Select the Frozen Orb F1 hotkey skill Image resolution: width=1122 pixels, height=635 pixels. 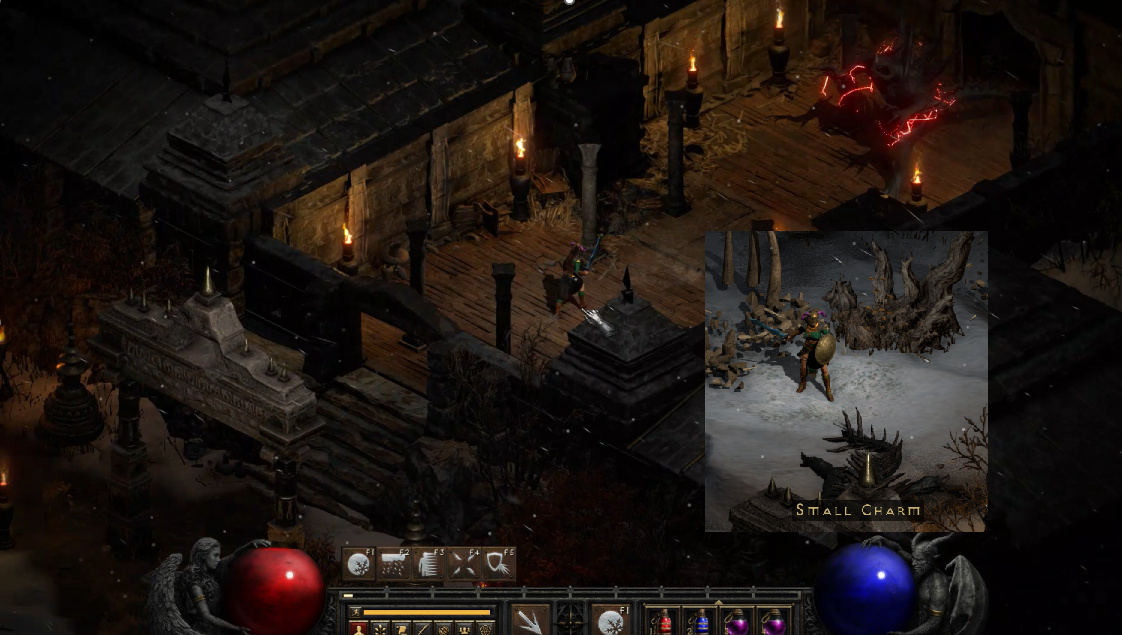(x=359, y=564)
